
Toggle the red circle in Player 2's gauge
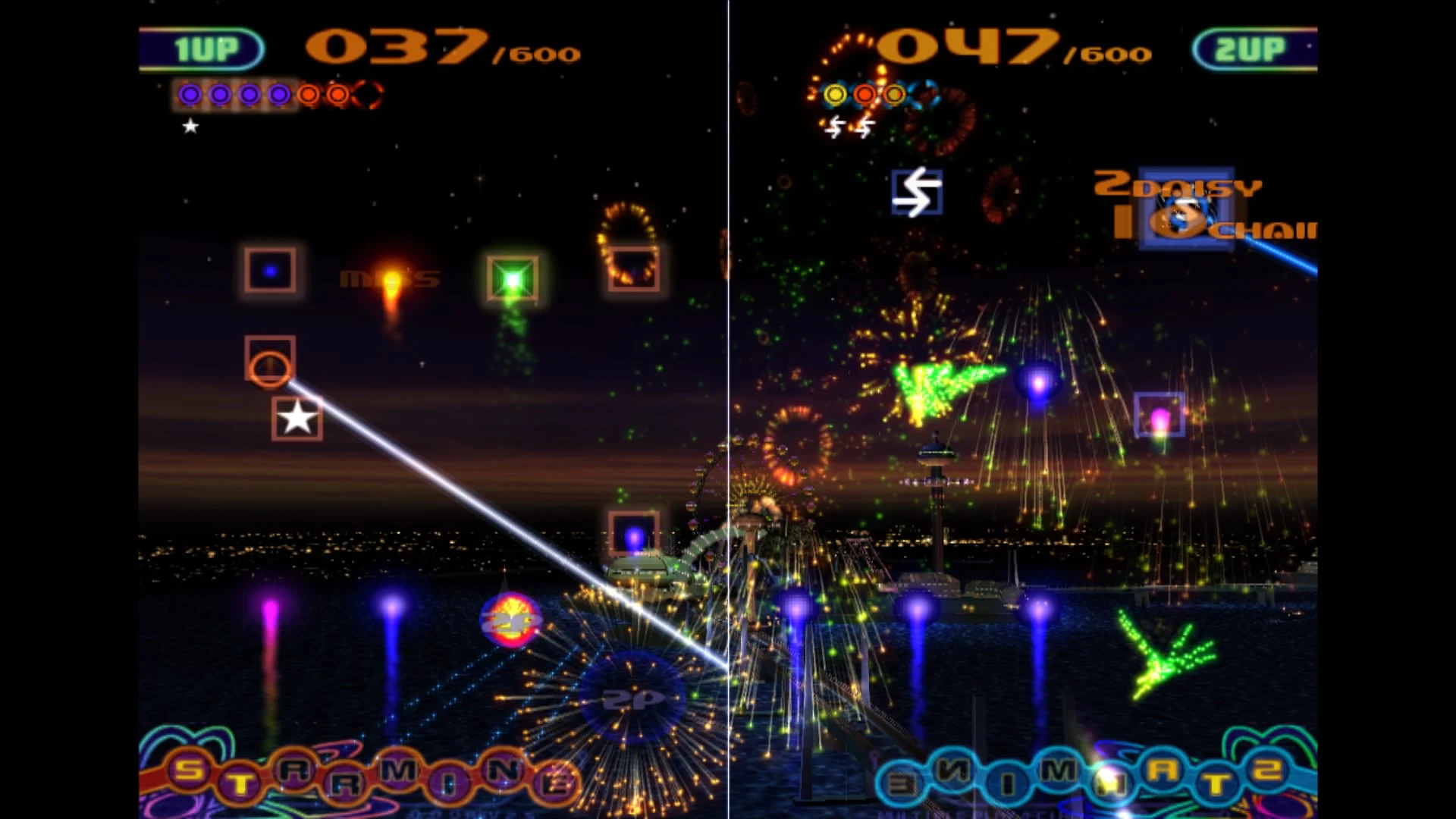[x=864, y=94]
